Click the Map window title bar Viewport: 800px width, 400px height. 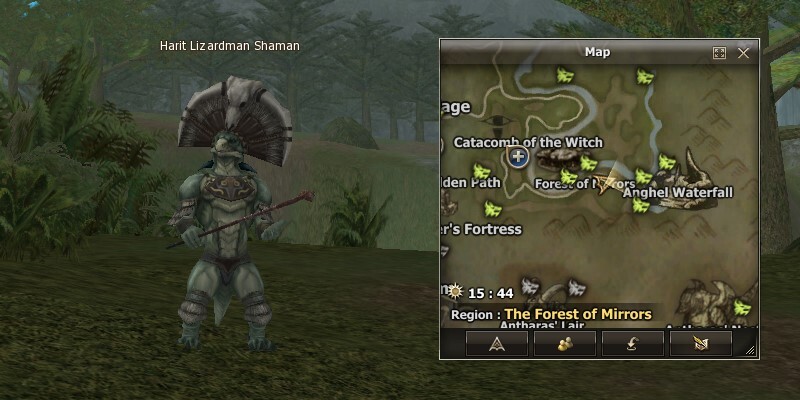[x=596, y=52]
